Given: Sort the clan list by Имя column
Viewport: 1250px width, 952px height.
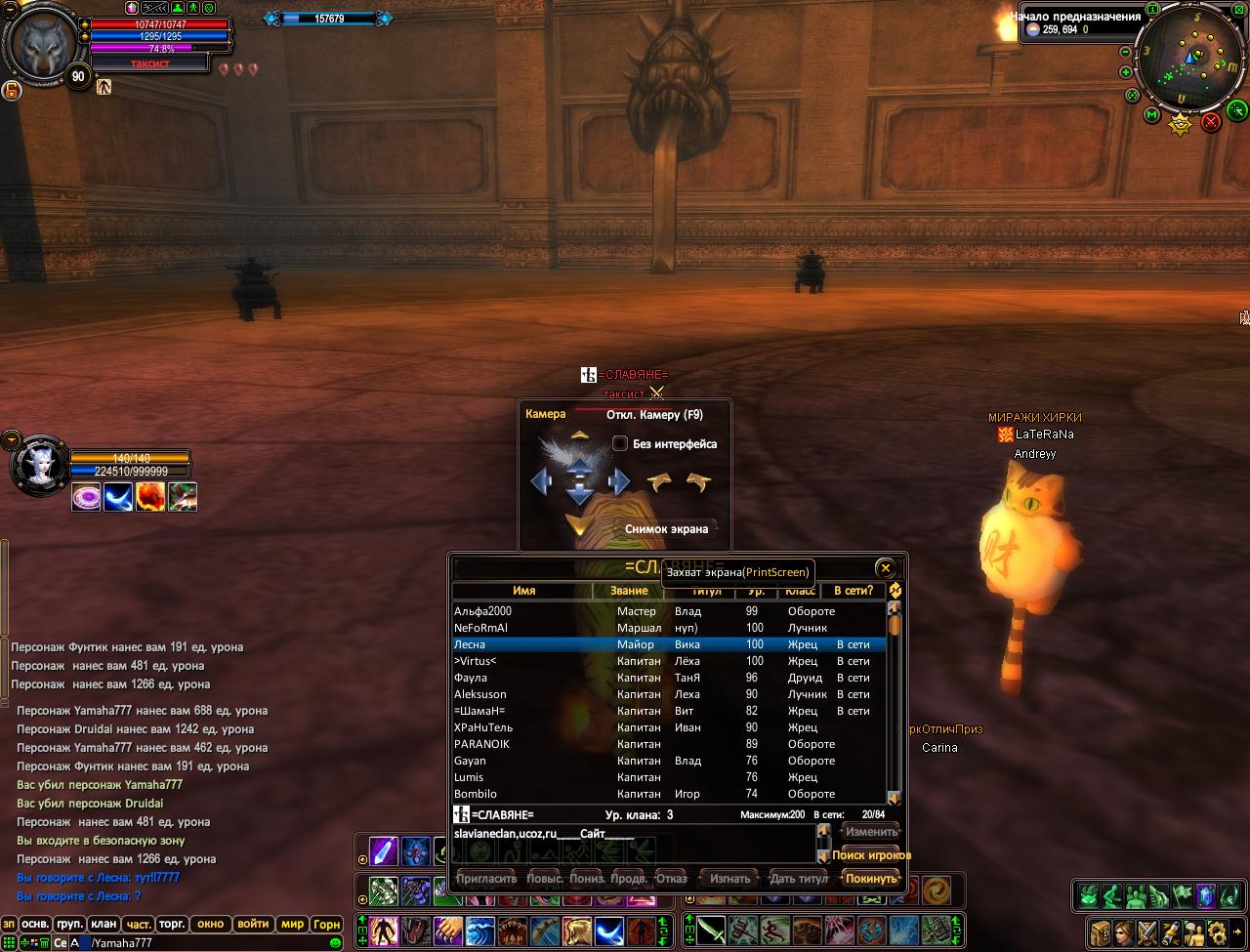Looking at the screenshot, I should pos(523,591).
